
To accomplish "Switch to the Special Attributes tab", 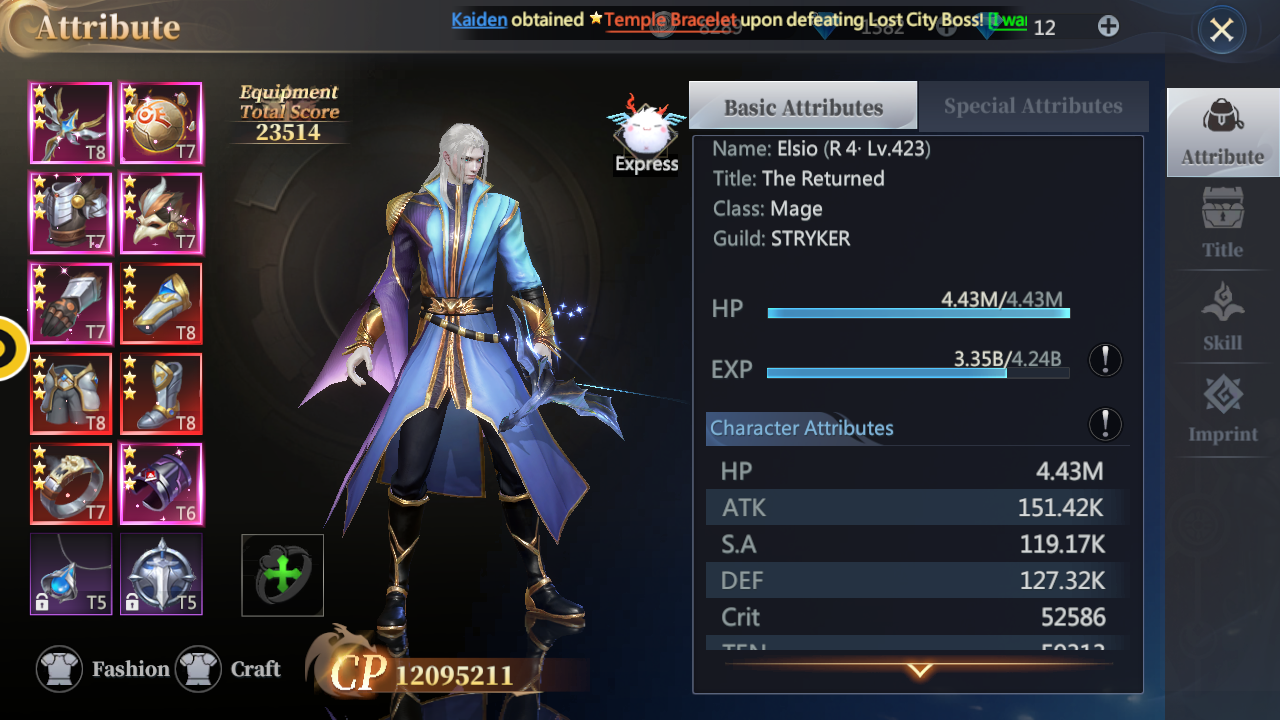I will pyautogui.click(x=1032, y=106).
